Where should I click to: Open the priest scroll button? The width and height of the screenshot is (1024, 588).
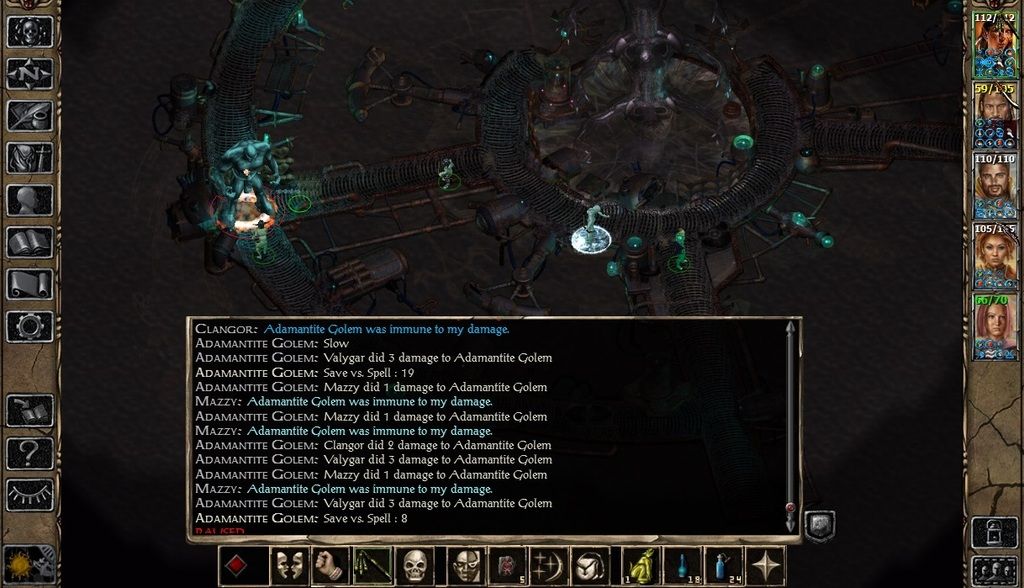click(29, 284)
